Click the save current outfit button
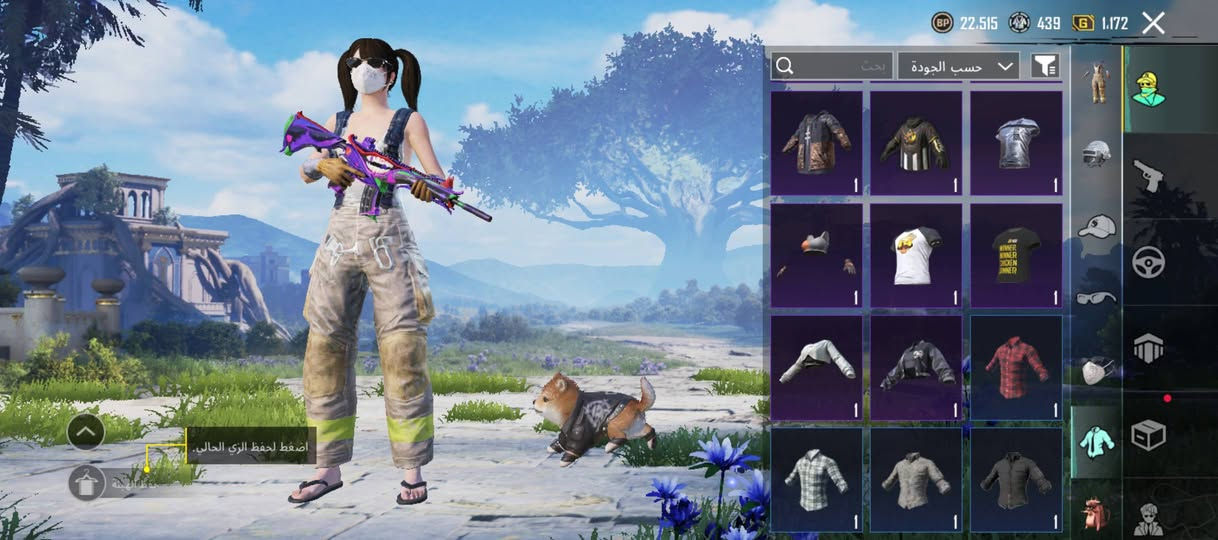The height and width of the screenshot is (540, 1218). pyautogui.click(x=87, y=483)
